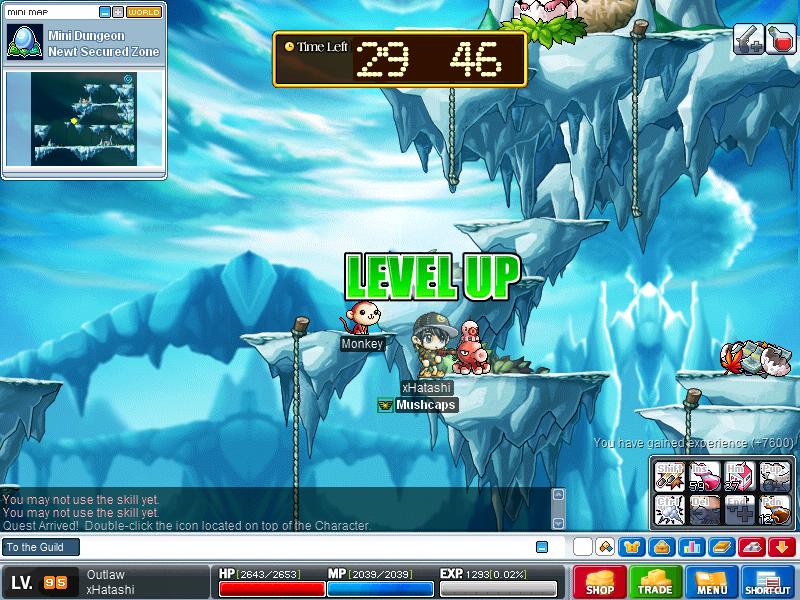Click the red down-arrow quickslot toggle
The width and height of the screenshot is (800, 600).
click(x=780, y=547)
